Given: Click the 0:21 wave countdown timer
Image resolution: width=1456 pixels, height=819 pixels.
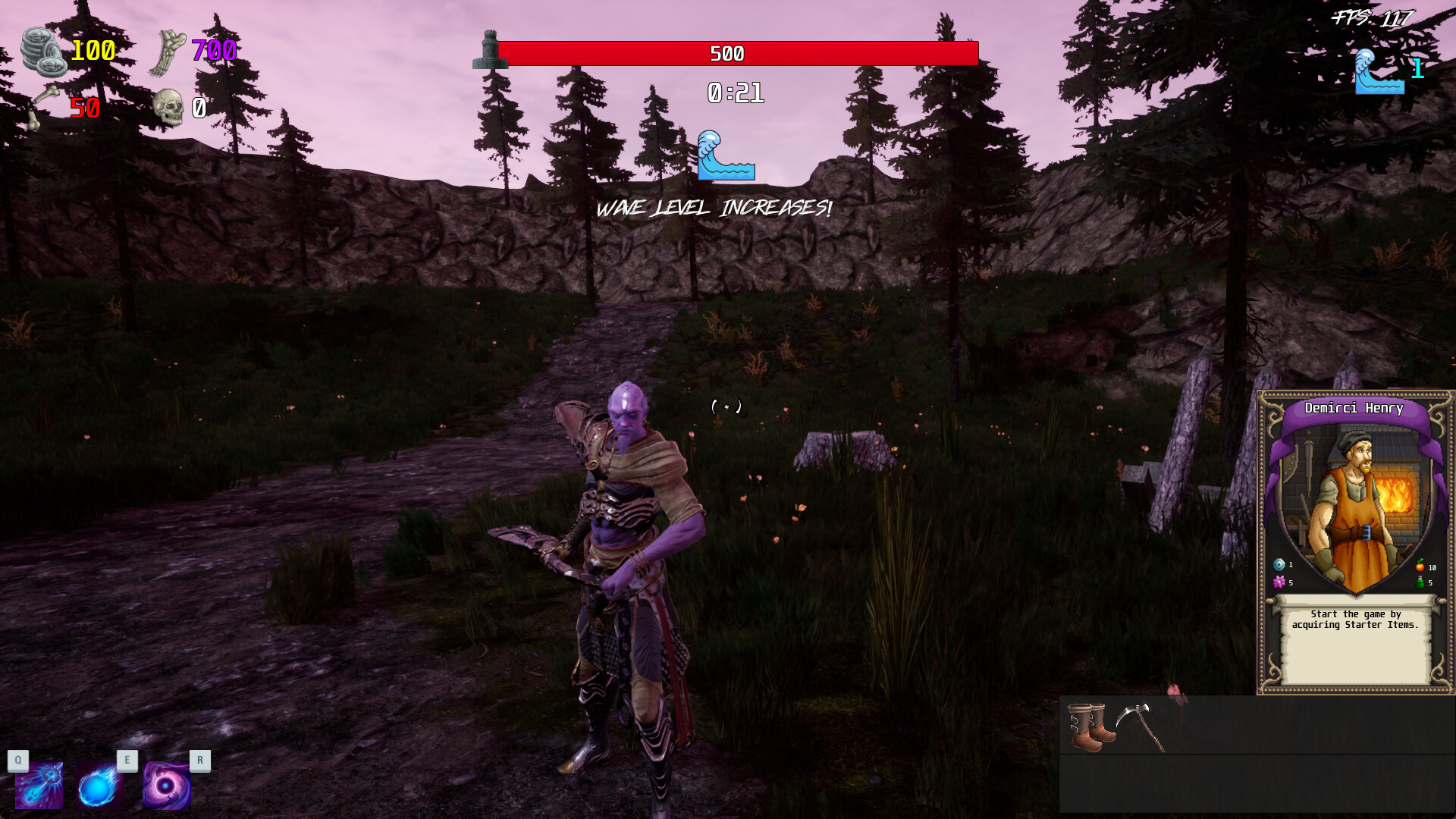Looking at the screenshot, I should coord(734,94).
